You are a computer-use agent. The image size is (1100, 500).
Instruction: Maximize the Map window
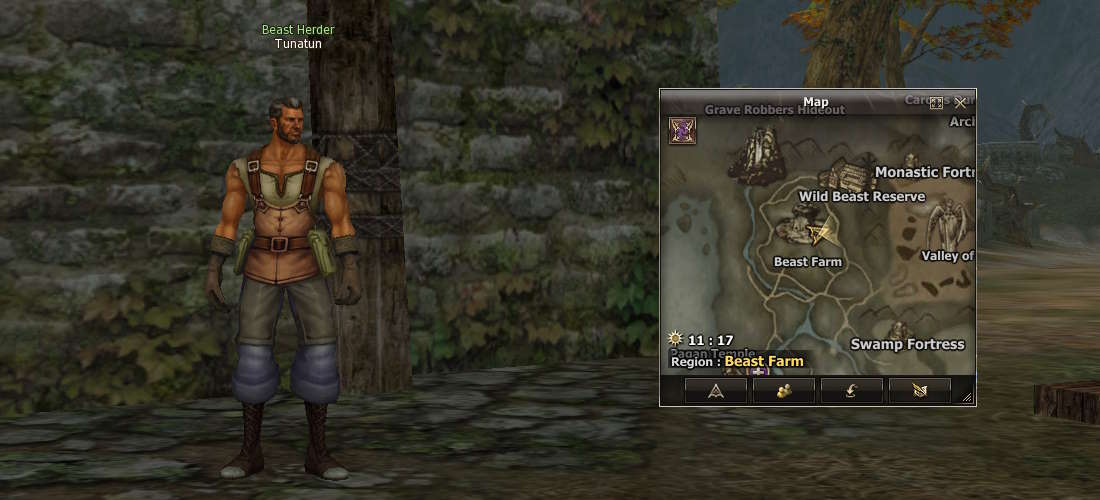click(x=937, y=102)
